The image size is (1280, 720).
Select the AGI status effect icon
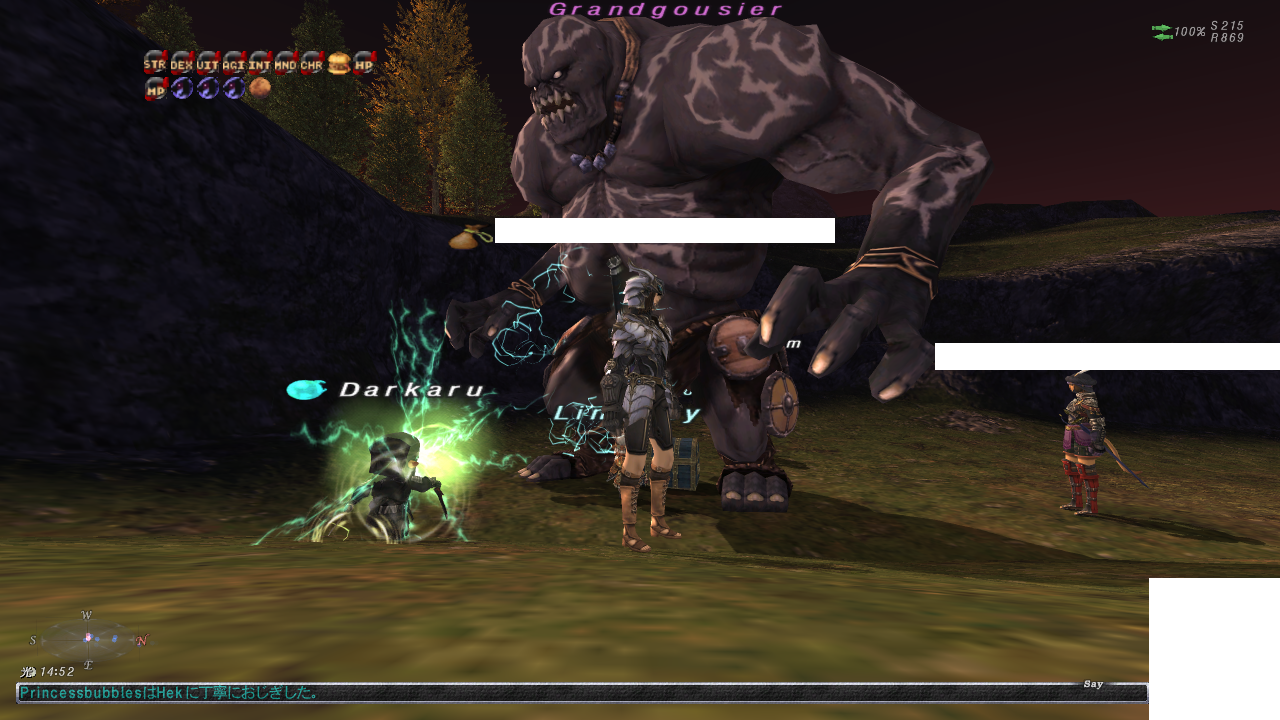(x=233, y=63)
